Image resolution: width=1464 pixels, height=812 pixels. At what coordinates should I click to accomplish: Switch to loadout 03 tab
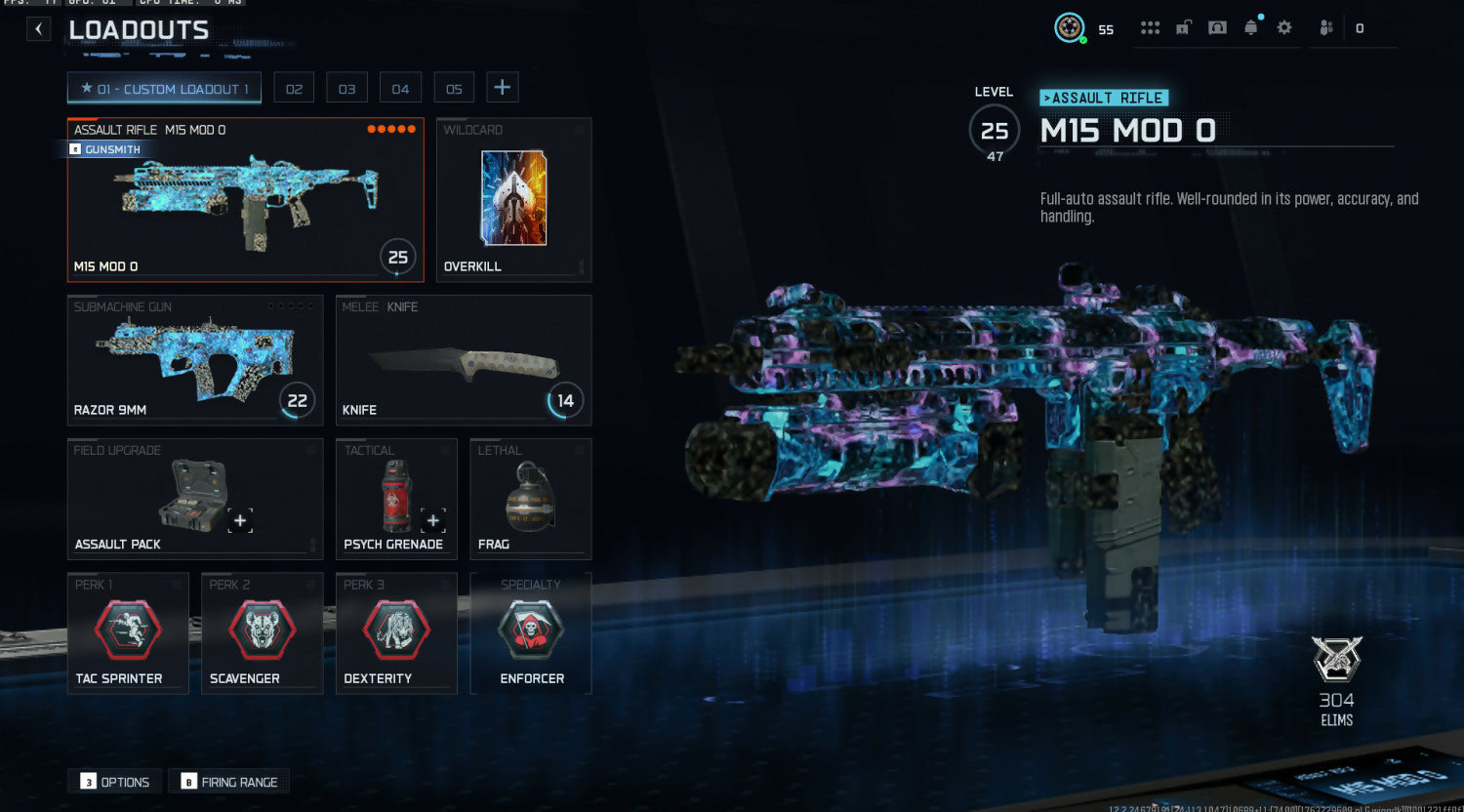[346, 89]
